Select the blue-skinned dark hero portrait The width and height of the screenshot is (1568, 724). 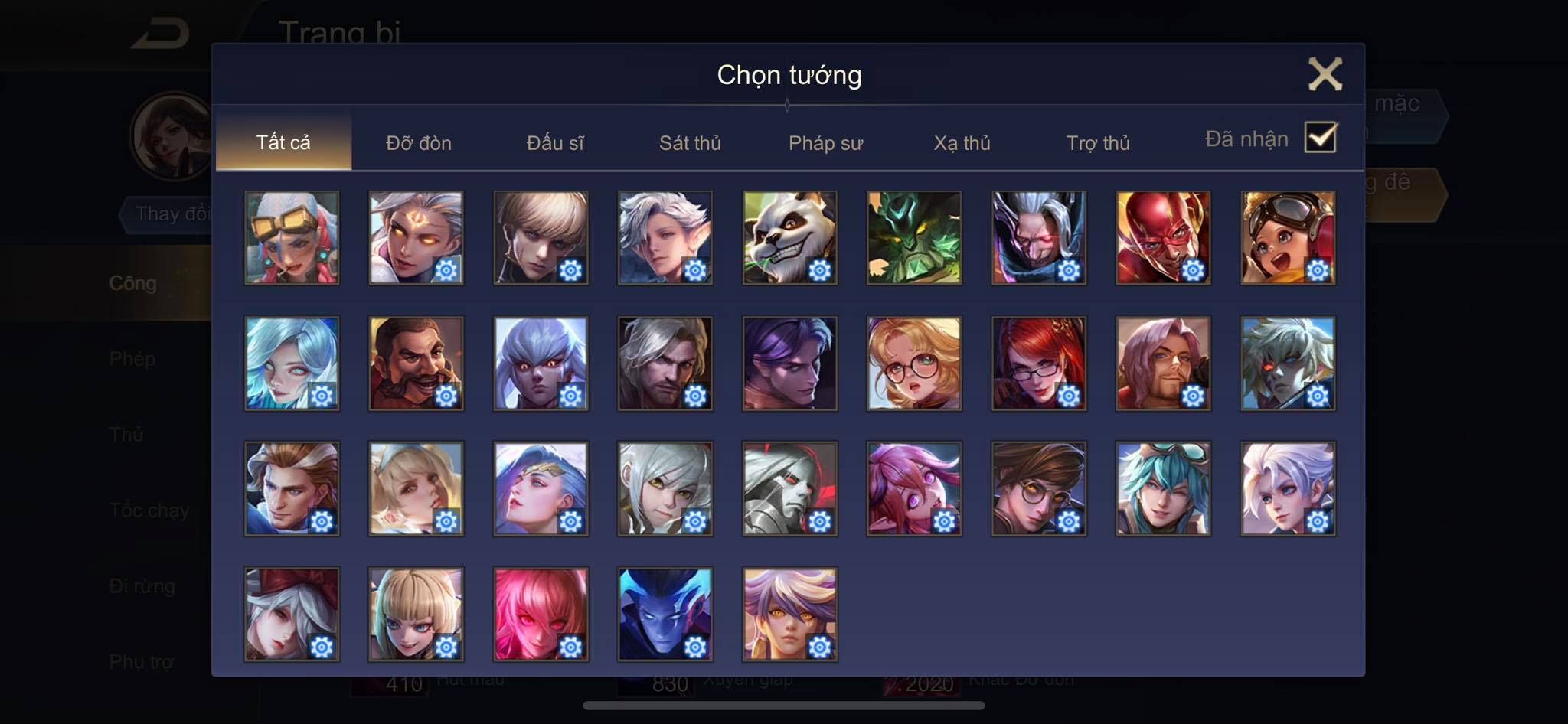[665, 614]
